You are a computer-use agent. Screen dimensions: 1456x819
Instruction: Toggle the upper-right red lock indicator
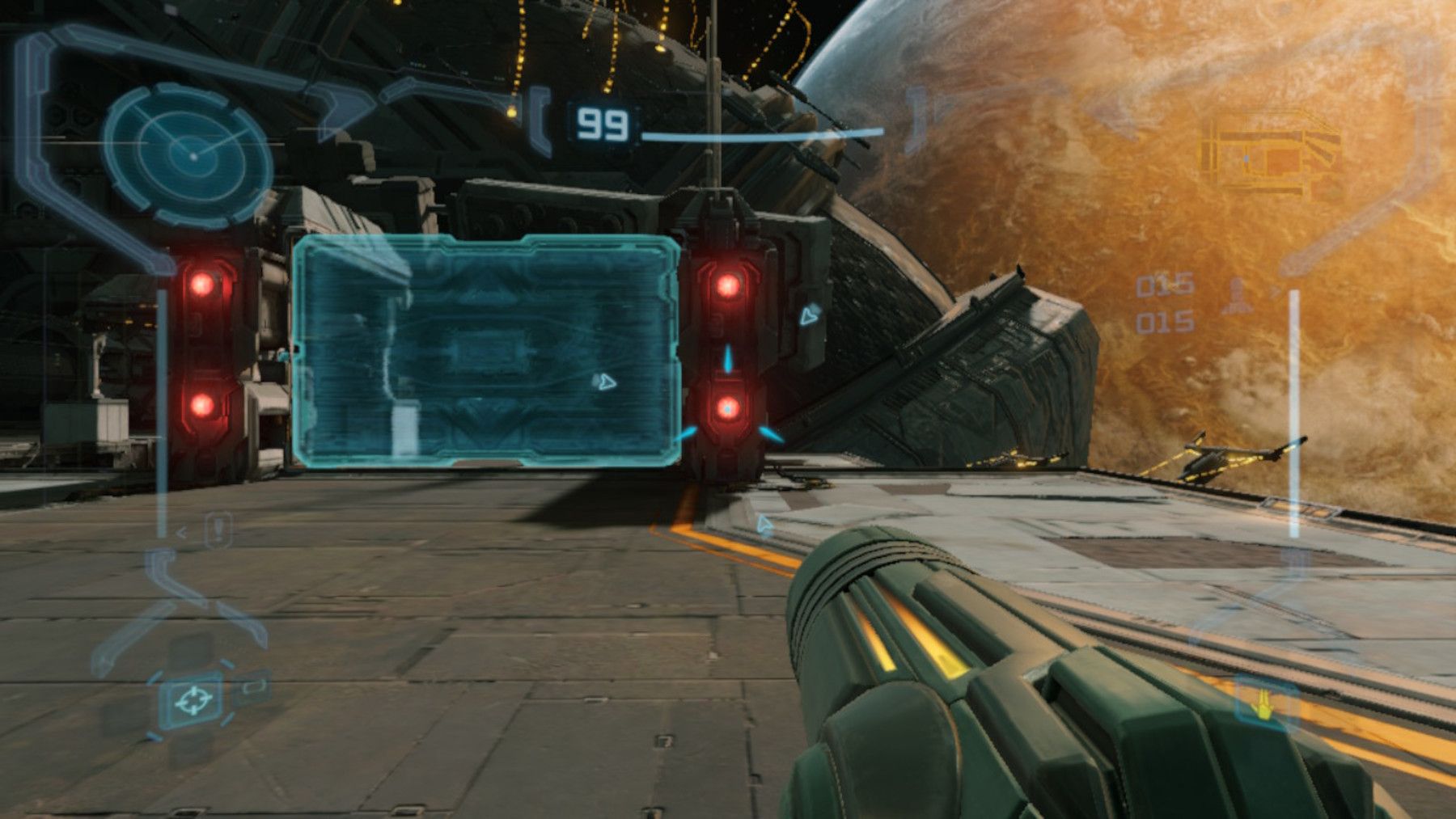(730, 285)
